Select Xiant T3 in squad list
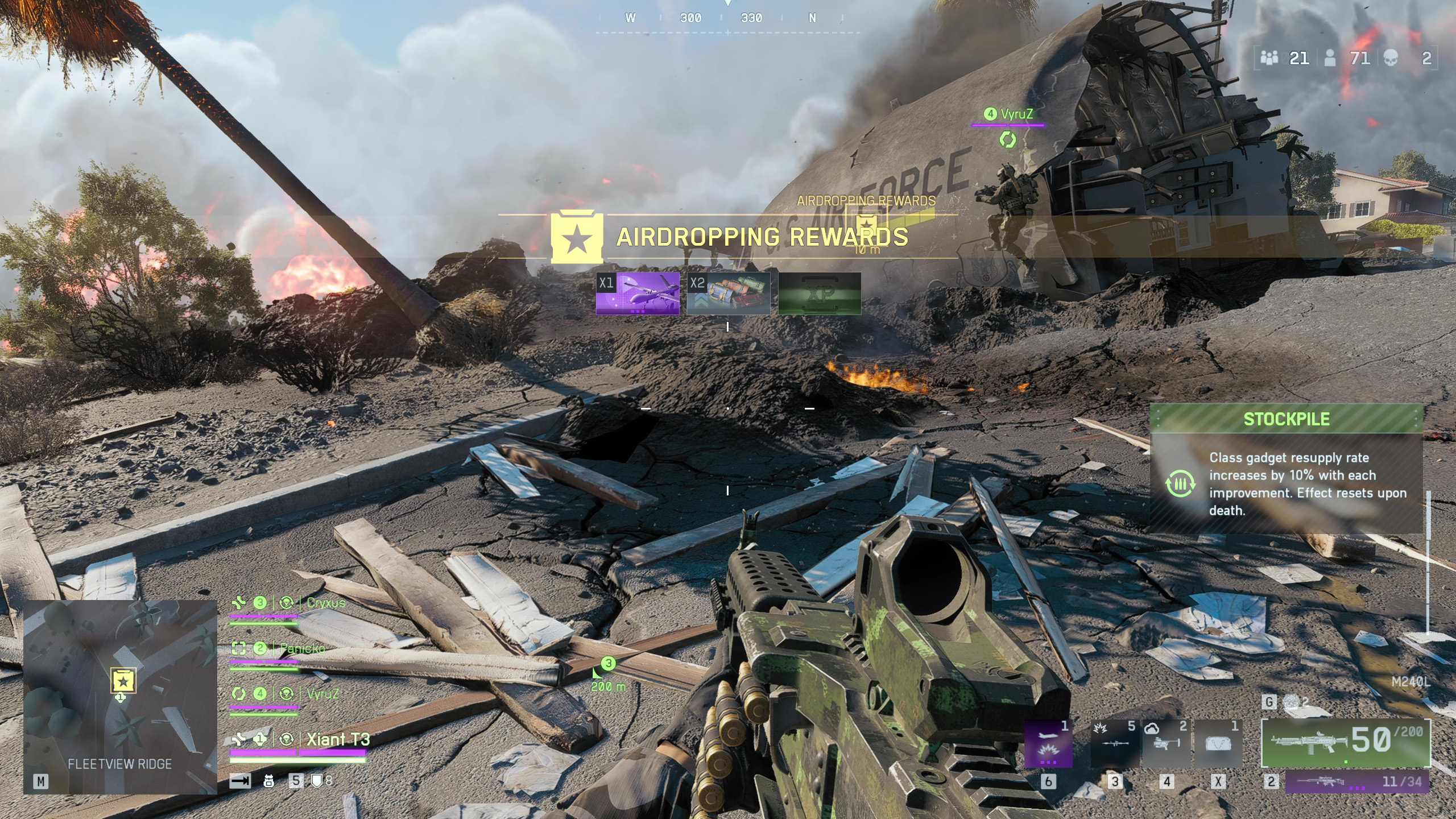Image resolution: width=1456 pixels, height=819 pixels. [x=338, y=739]
